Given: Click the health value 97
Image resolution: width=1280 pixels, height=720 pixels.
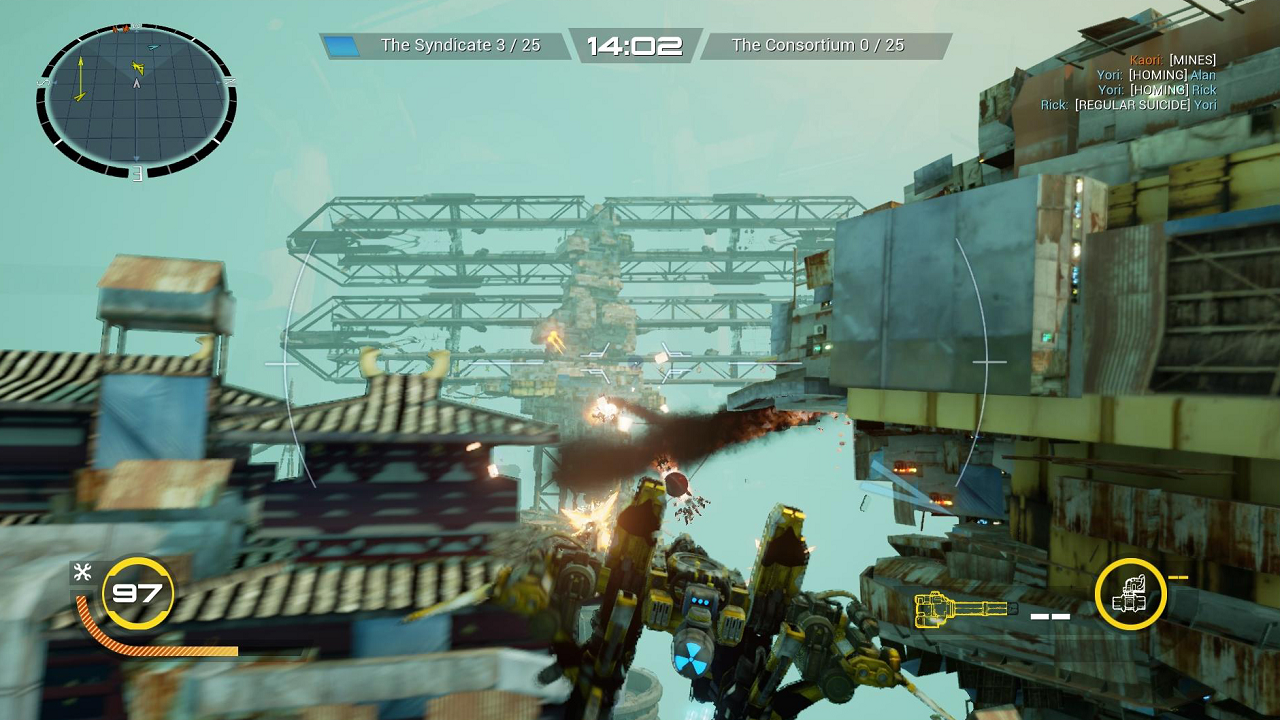Looking at the screenshot, I should click(137, 593).
